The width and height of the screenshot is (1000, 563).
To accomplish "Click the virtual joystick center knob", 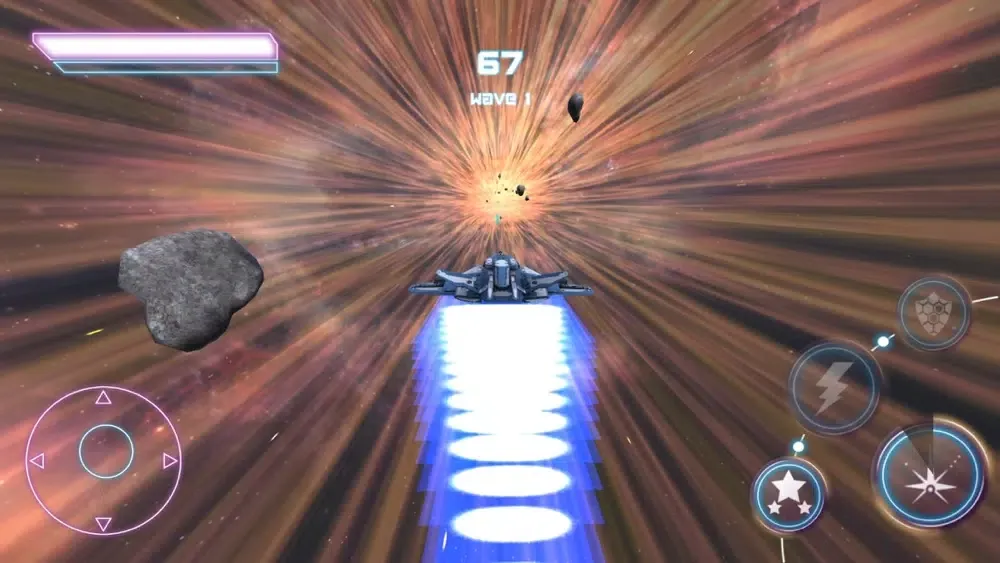I will click(105, 452).
